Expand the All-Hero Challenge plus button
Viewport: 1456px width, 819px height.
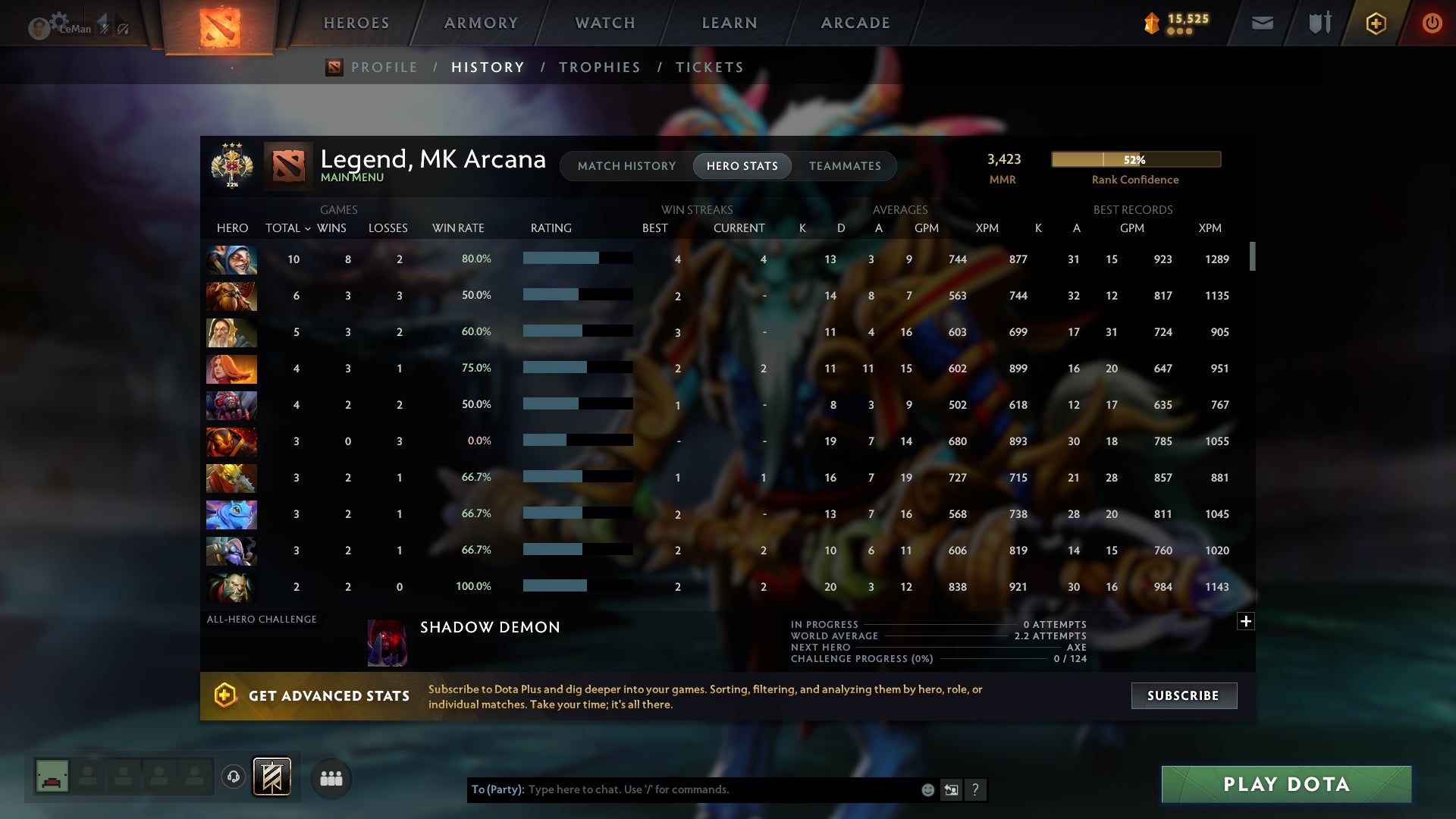[x=1246, y=620]
